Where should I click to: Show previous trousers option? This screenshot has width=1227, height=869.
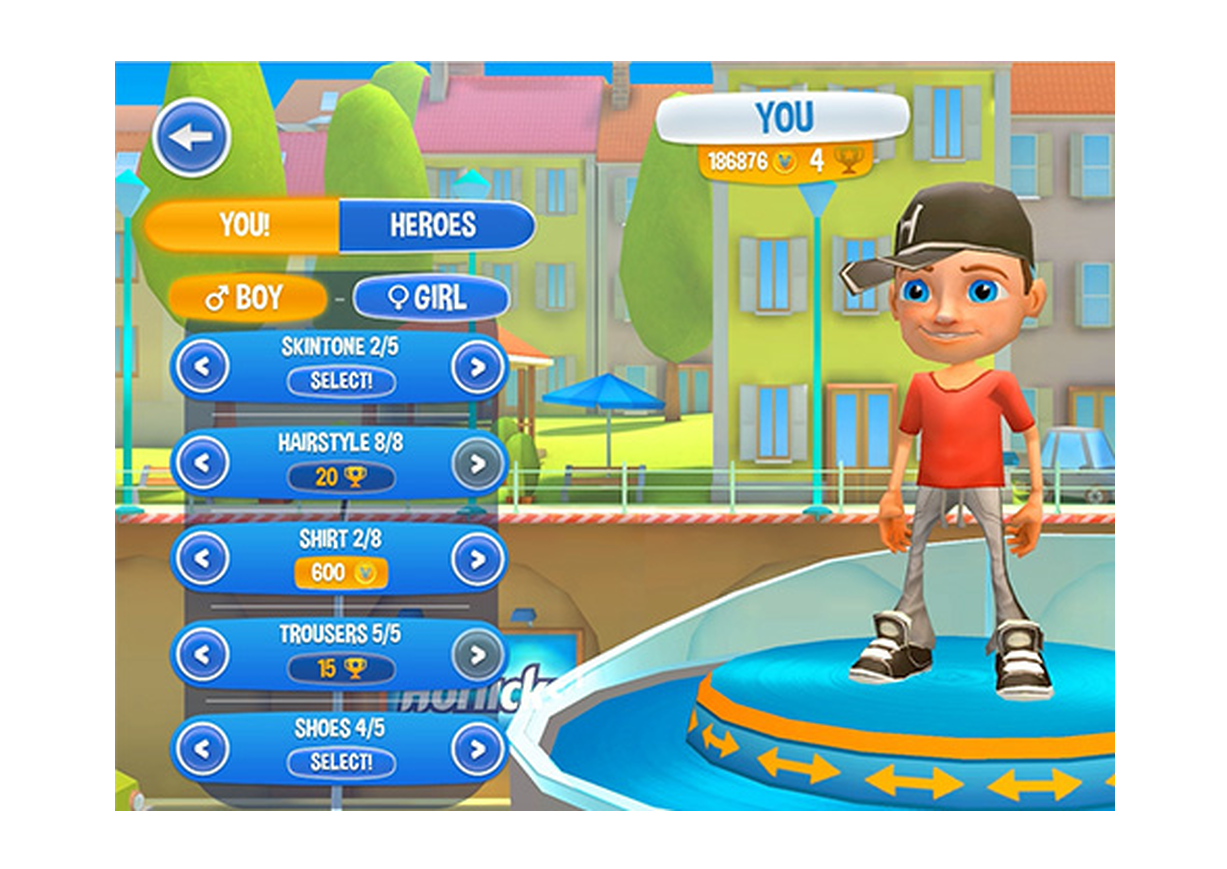[203, 655]
